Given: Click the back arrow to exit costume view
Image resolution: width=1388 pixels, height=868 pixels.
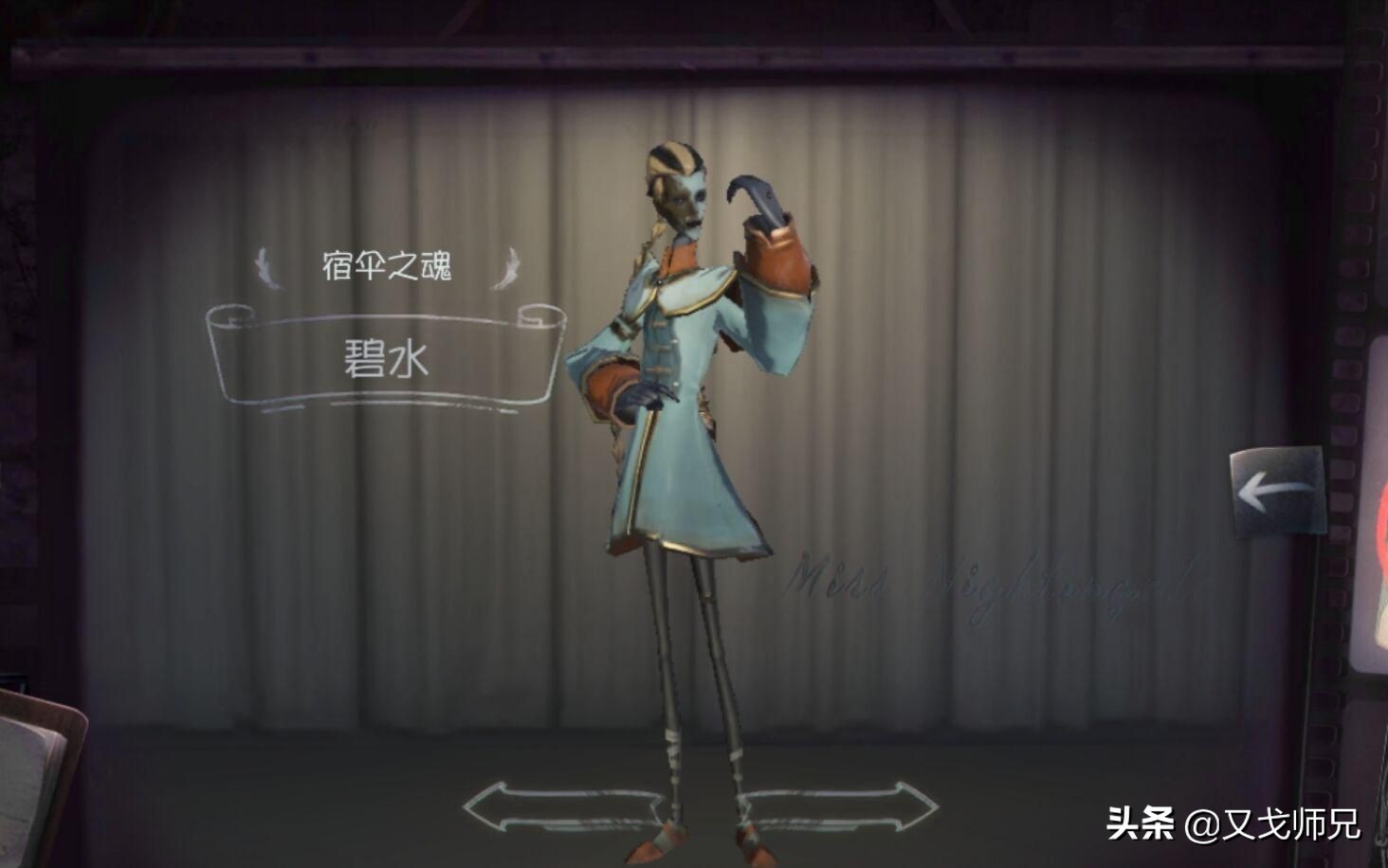Looking at the screenshot, I should click(1276, 489).
